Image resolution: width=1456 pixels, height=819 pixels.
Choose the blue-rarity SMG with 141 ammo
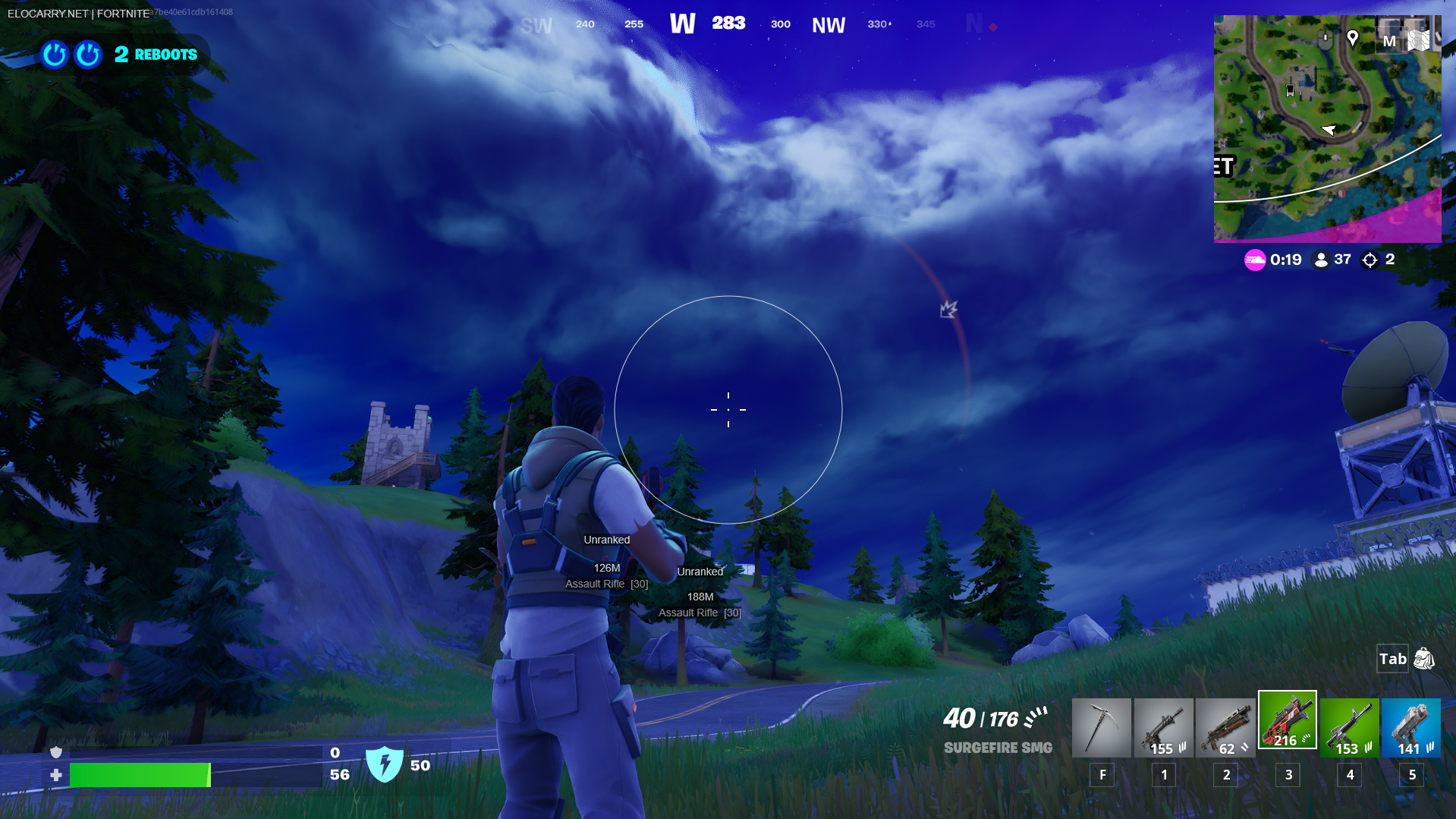click(1411, 728)
